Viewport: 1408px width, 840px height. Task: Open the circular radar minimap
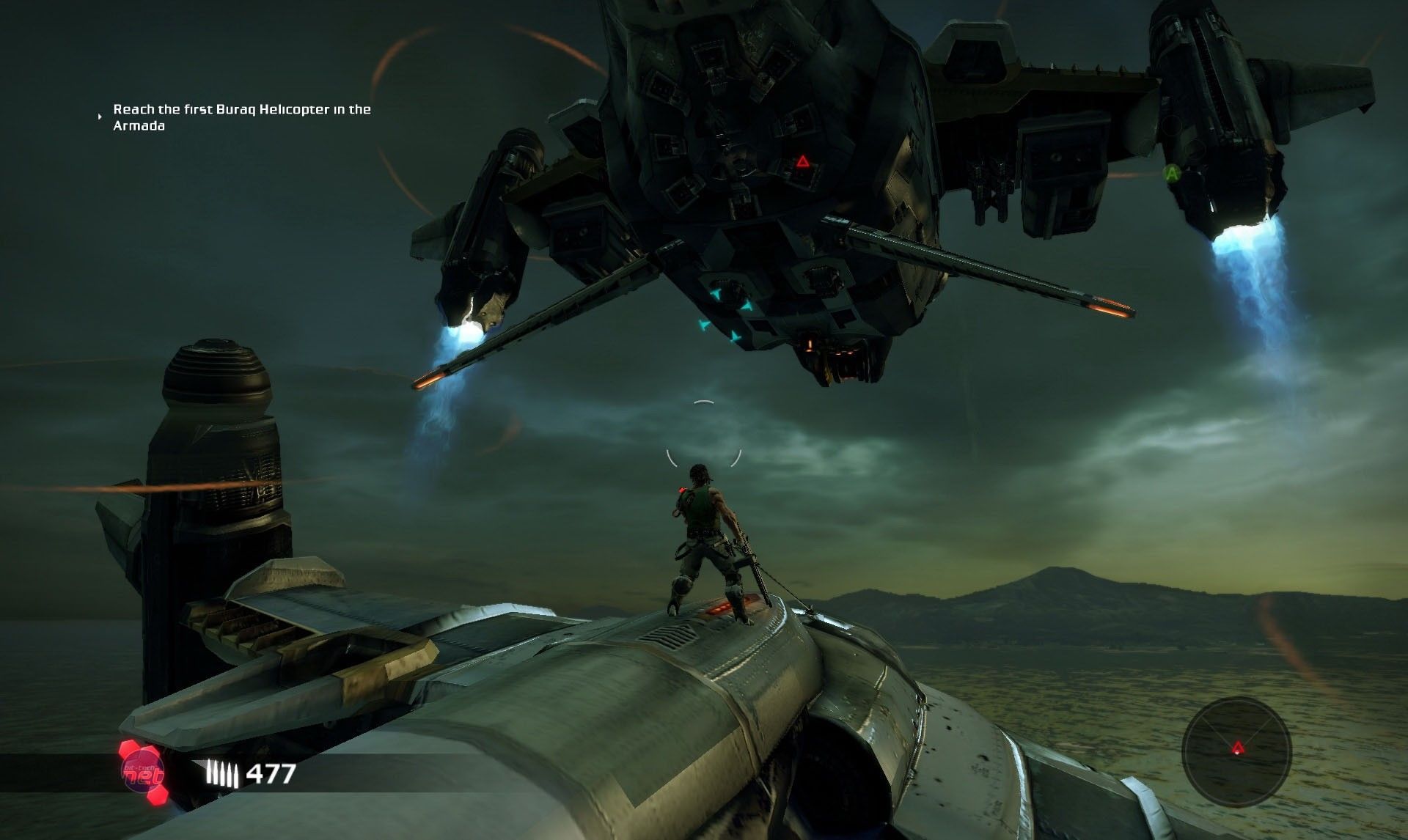1237,750
